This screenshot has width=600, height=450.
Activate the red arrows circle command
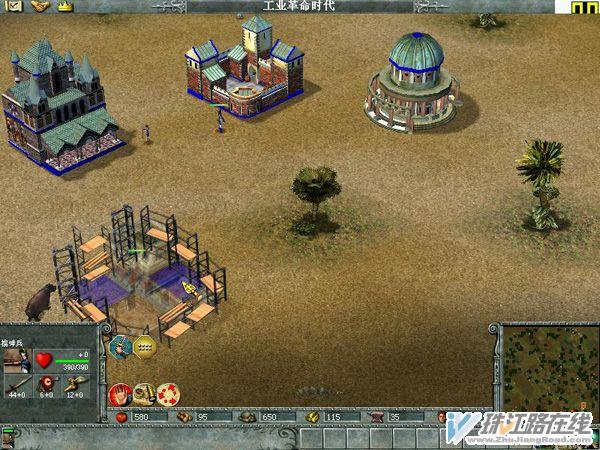point(167,393)
